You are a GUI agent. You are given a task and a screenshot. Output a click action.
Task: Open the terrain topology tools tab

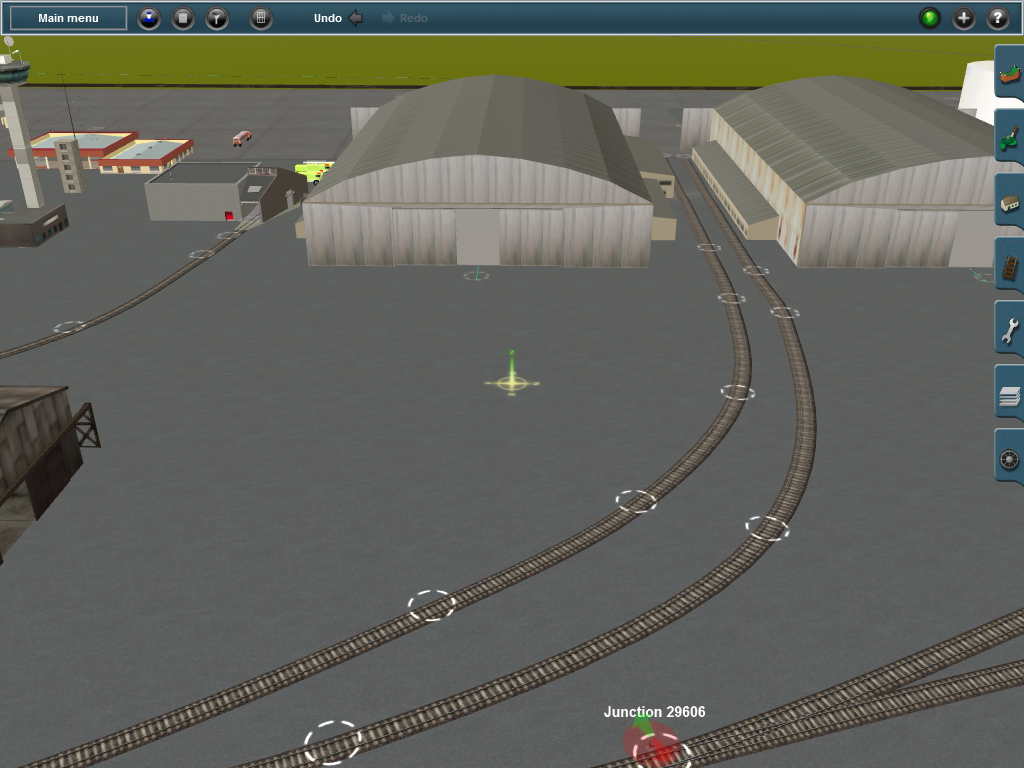click(x=1009, y=77)
